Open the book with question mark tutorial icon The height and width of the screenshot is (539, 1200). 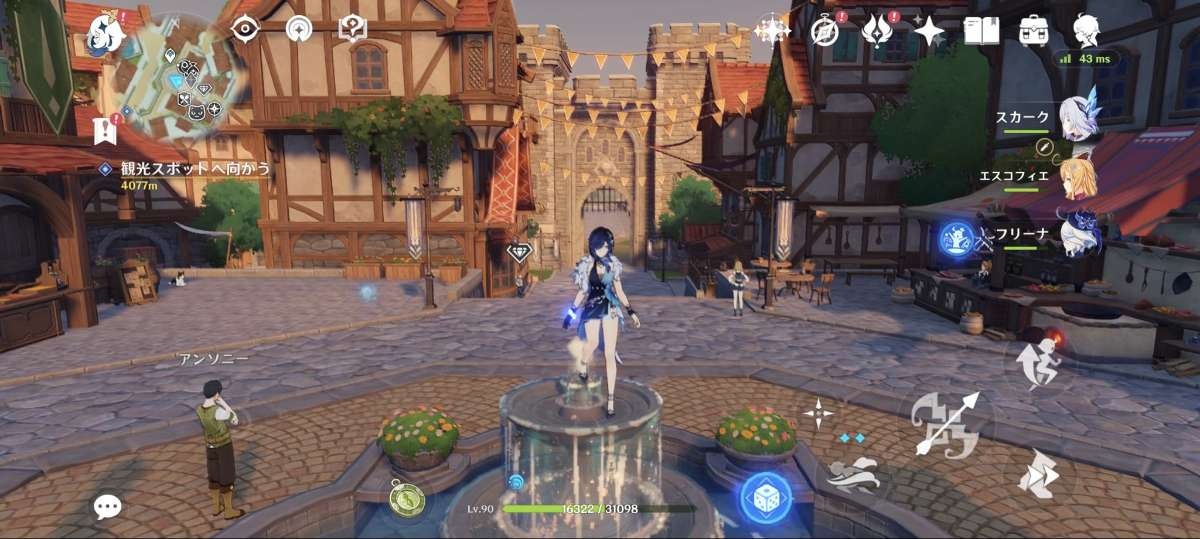[353, 29]
